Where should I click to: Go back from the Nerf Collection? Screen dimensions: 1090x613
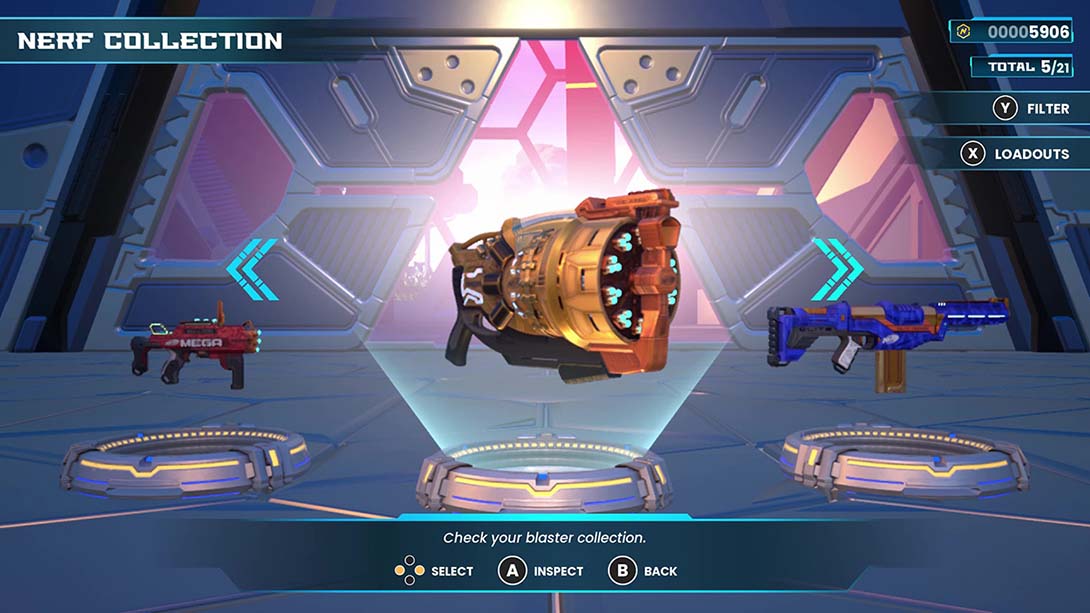[x=643, y=571]
